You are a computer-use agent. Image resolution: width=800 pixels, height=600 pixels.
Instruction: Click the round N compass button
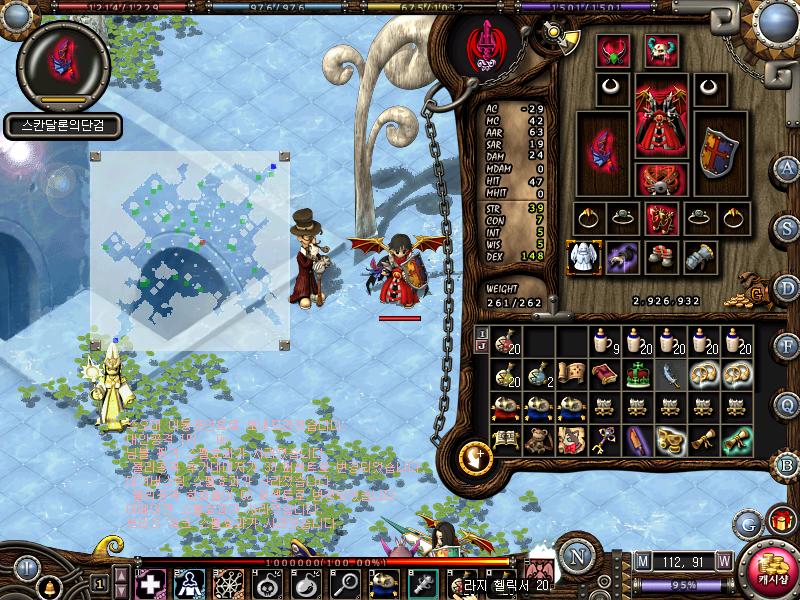pyautogui.click(x=575, y=555)
